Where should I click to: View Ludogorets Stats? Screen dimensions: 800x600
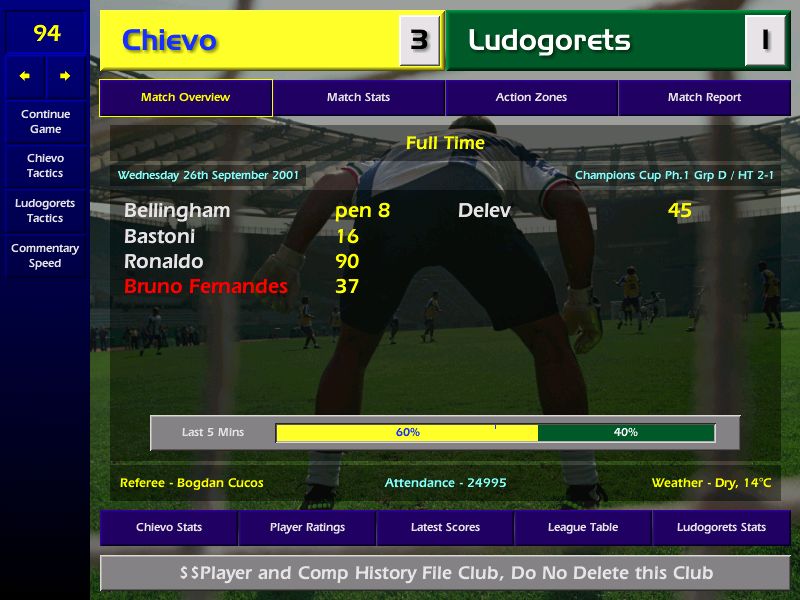[x=721, y=527]
